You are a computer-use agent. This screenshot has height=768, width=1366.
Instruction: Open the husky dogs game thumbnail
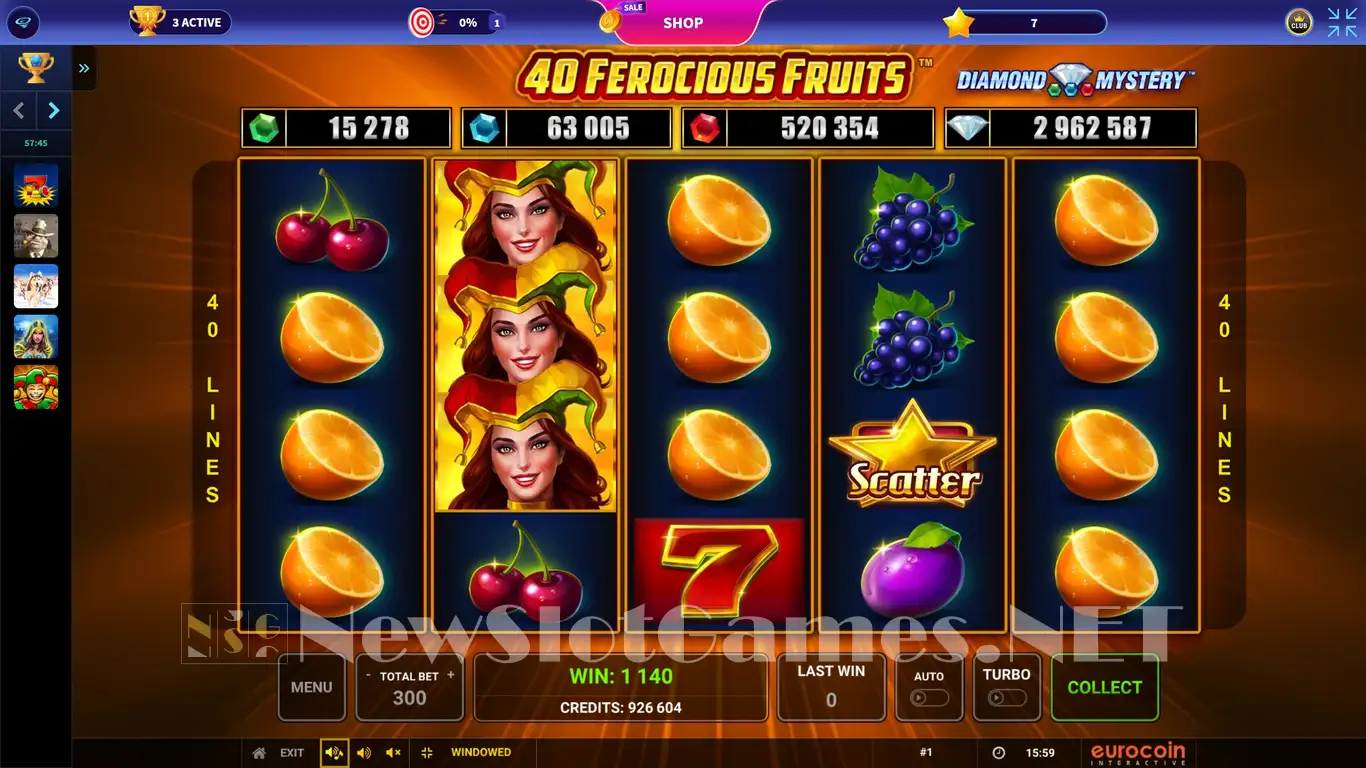[36, 287]
